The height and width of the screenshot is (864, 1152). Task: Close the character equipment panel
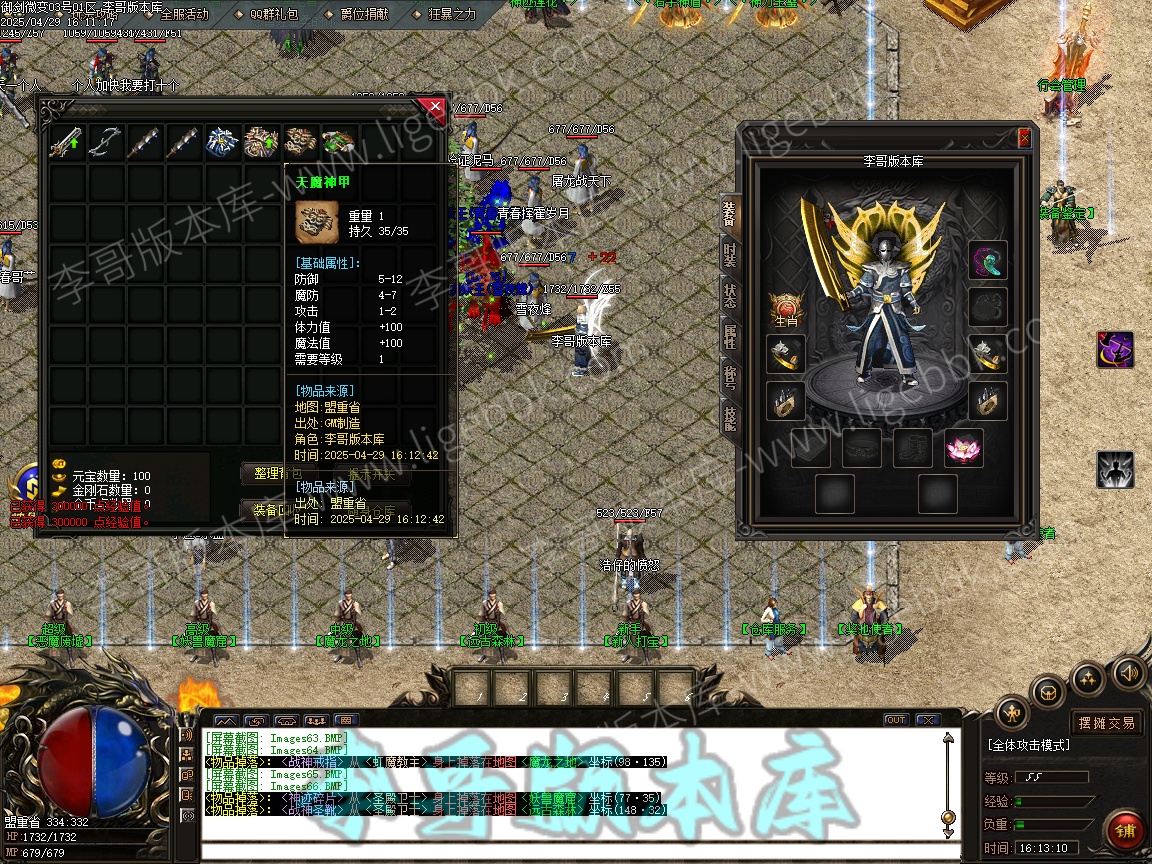(x=1024, y=138)
